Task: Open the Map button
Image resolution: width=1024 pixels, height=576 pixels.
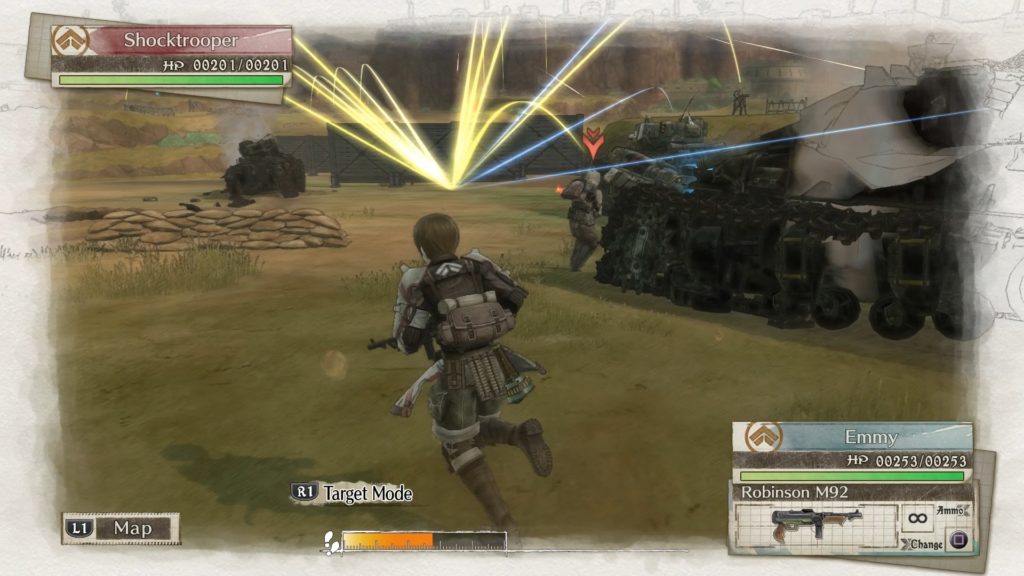Action: (121, 528)
